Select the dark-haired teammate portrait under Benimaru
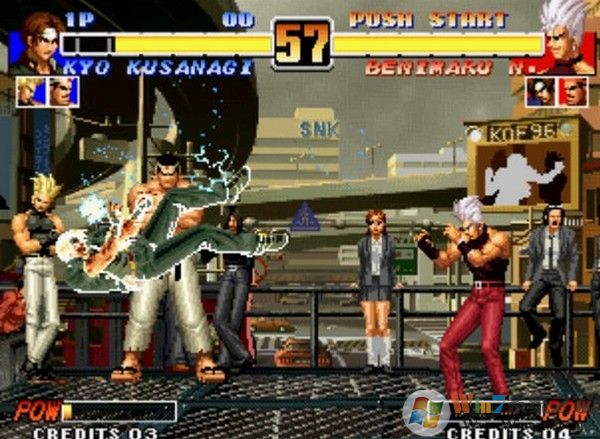The height and width of the screenshot is (439, 600). [541, 92]
